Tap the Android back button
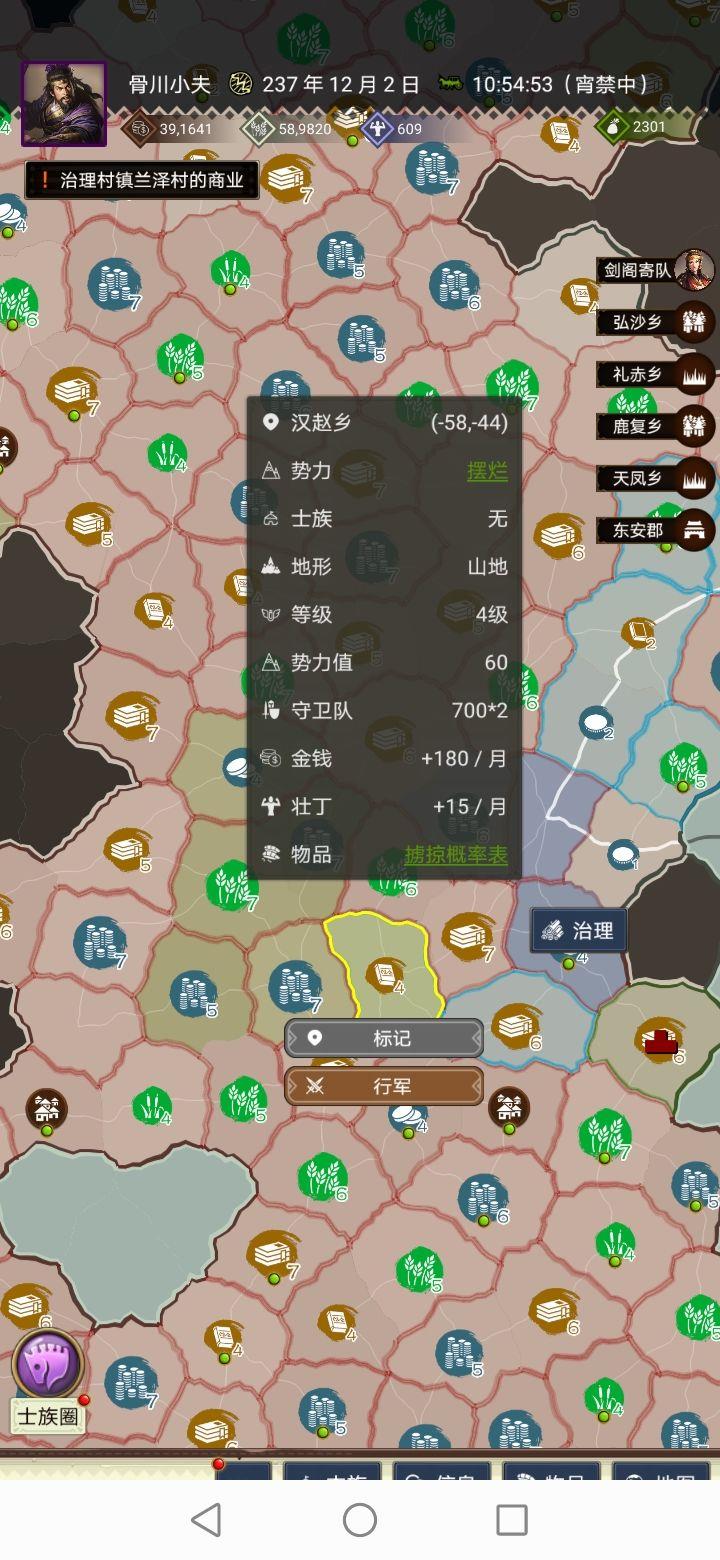This screenshot has height=1560, width=720. (207, 1520)
